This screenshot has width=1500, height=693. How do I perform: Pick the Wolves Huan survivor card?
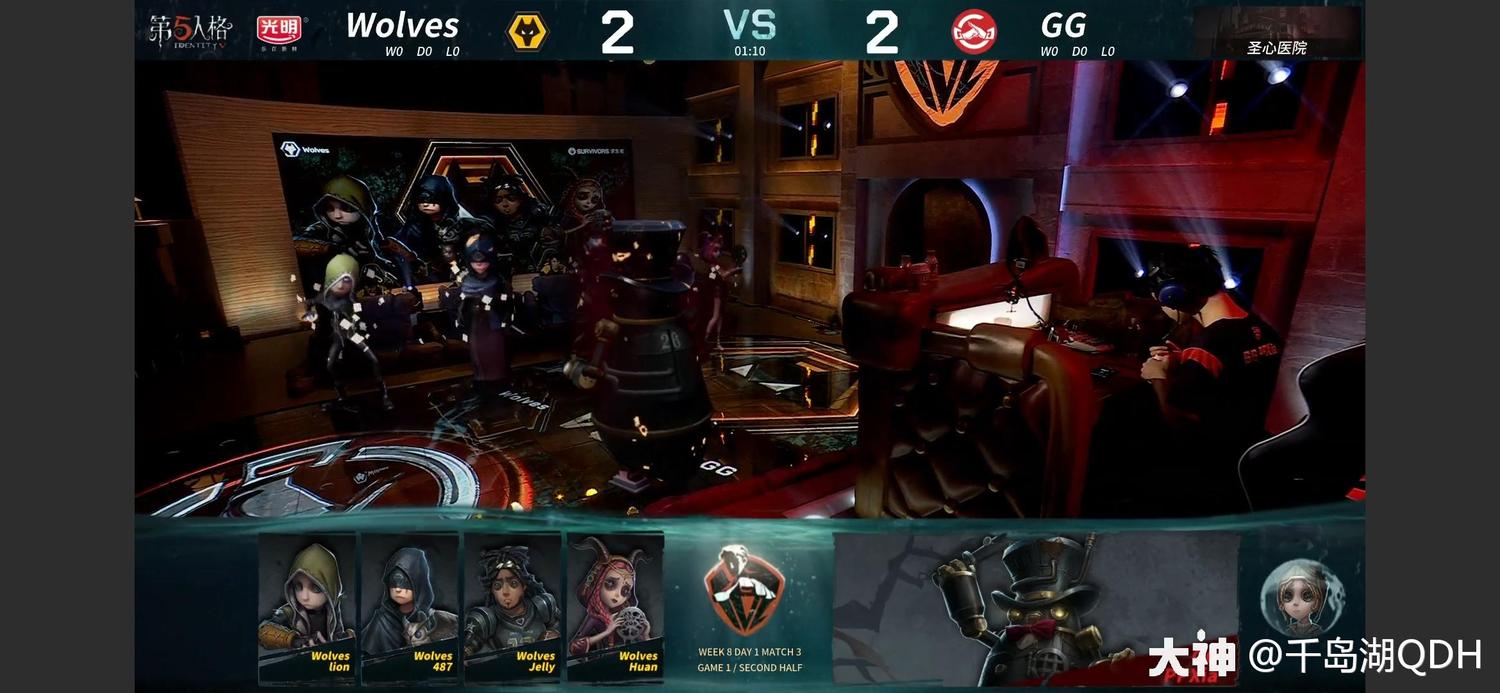pos(615,606)
